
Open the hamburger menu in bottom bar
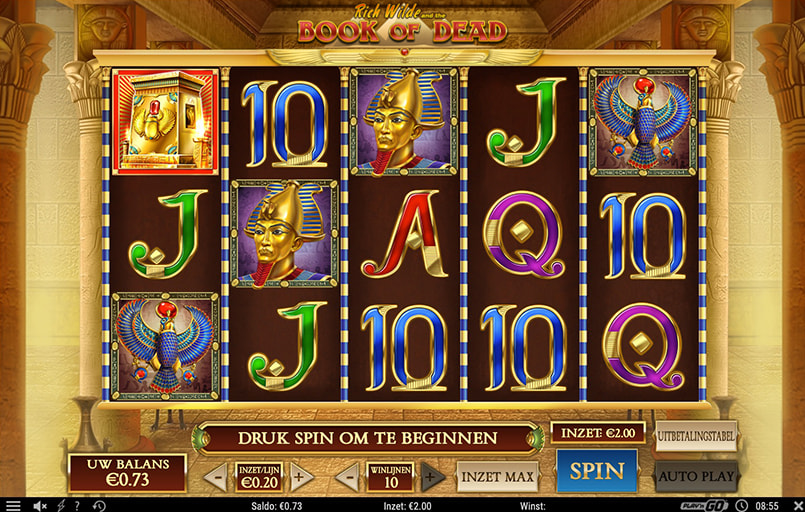(12, 505)
